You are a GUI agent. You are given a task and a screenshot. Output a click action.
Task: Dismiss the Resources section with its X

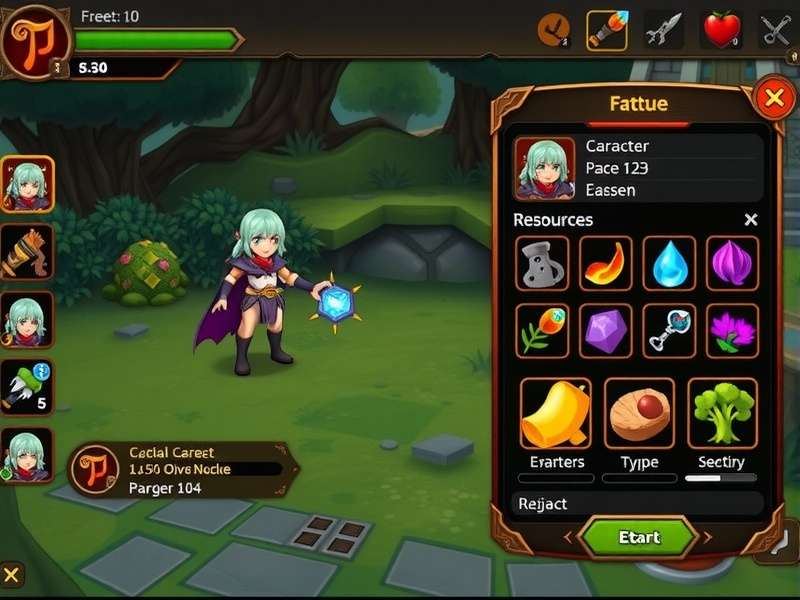point(751,220)
